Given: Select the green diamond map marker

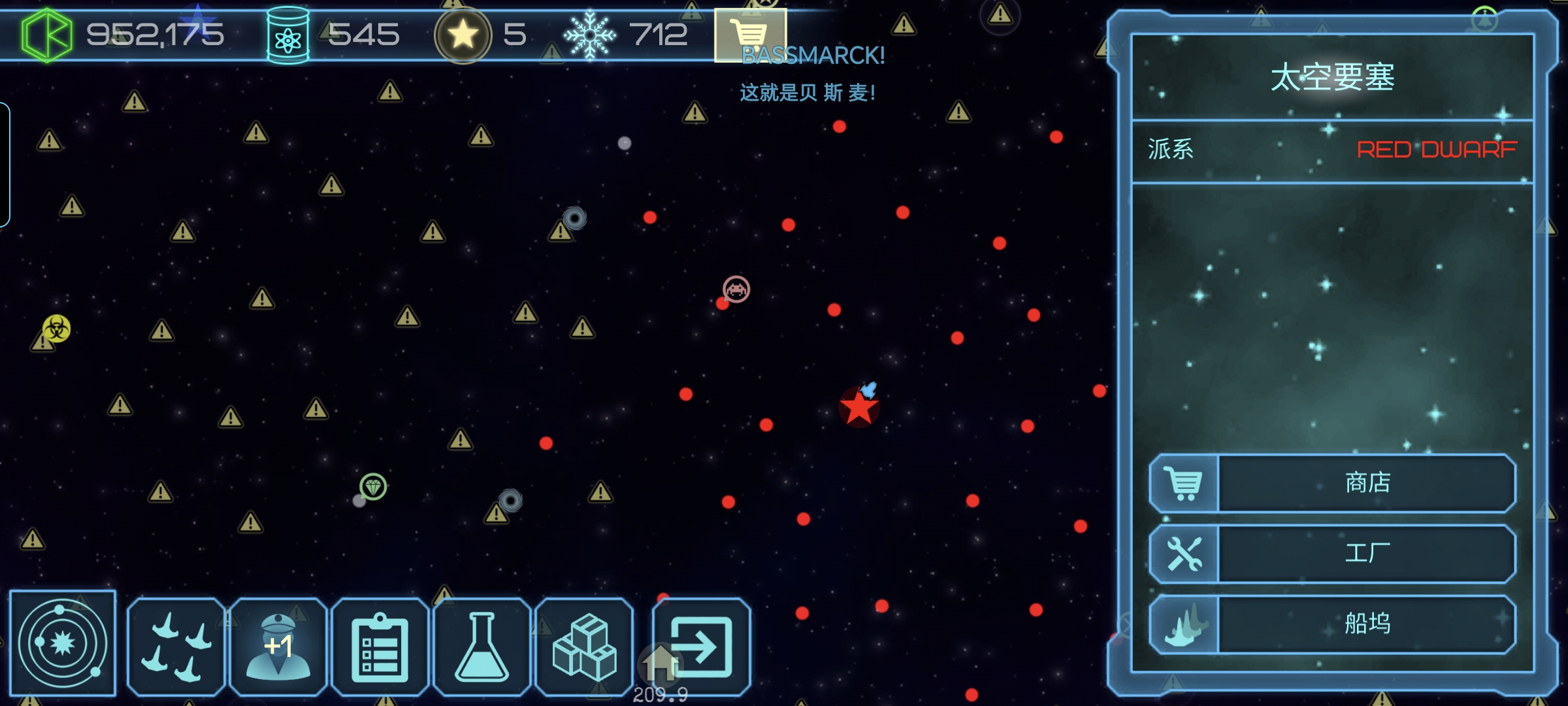Looking at the screenshot, I should coord(373,486).
